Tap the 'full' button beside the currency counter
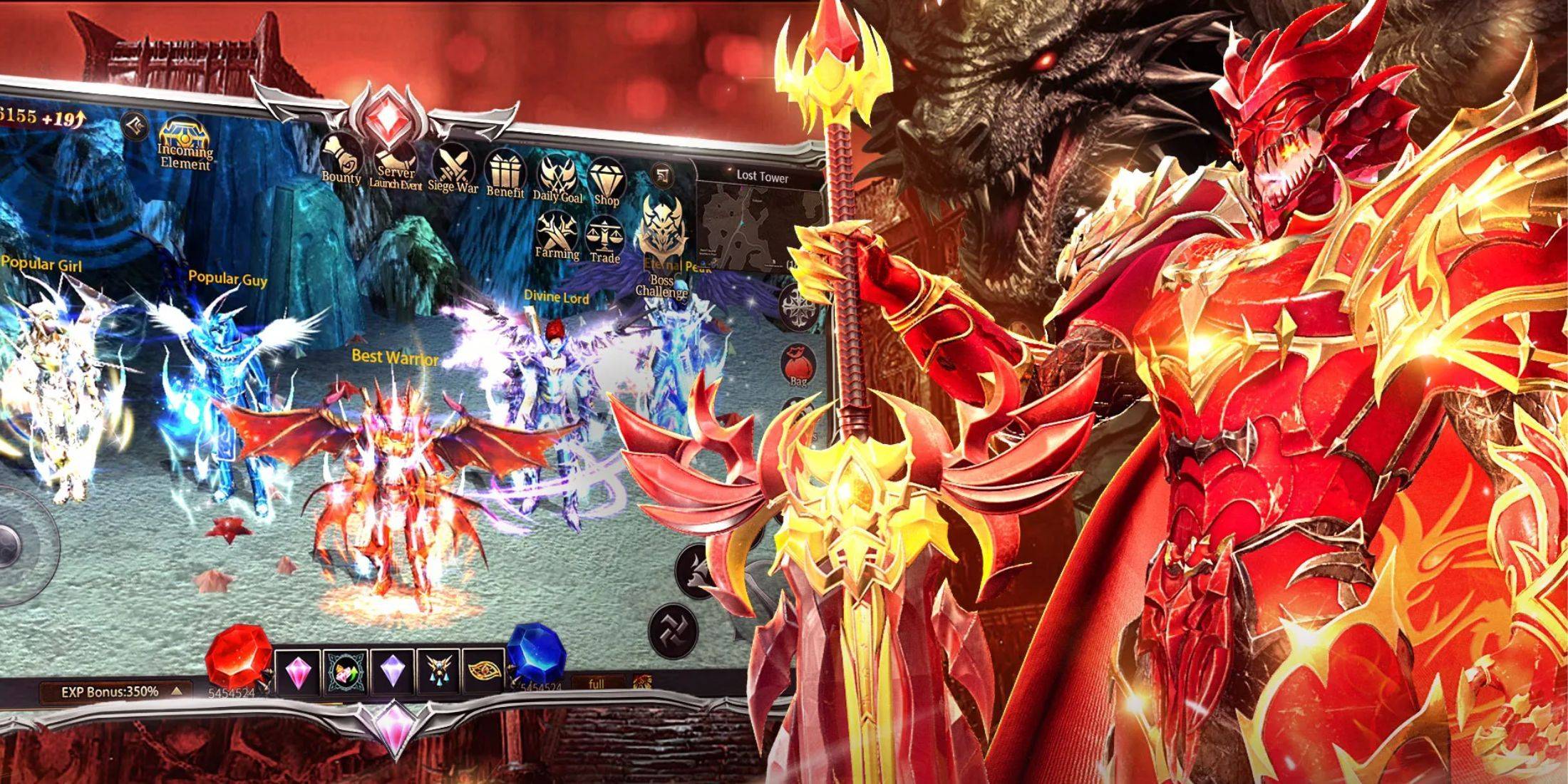The height and width of the screenshot is (784, 1568). 597,685
